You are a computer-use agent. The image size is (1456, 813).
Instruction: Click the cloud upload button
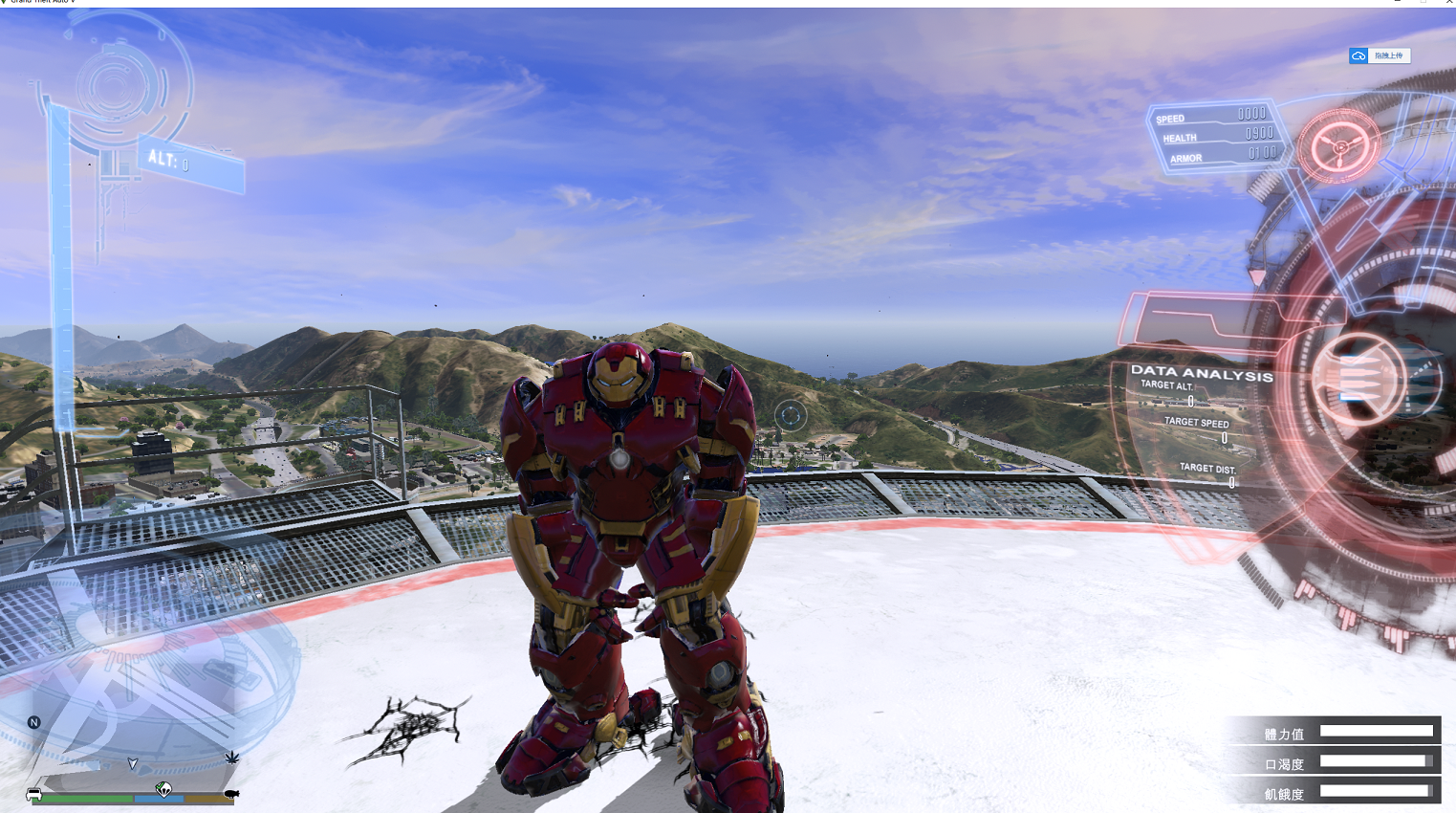tap(1379, 55)
